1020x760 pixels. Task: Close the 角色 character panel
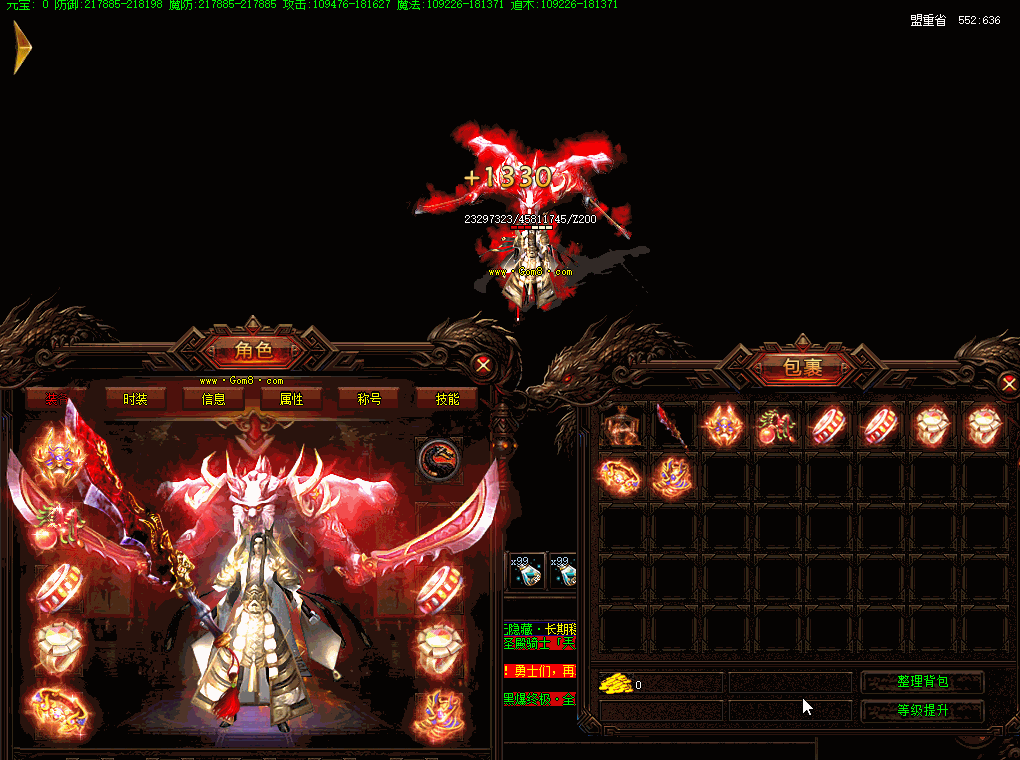click(483, 365)
